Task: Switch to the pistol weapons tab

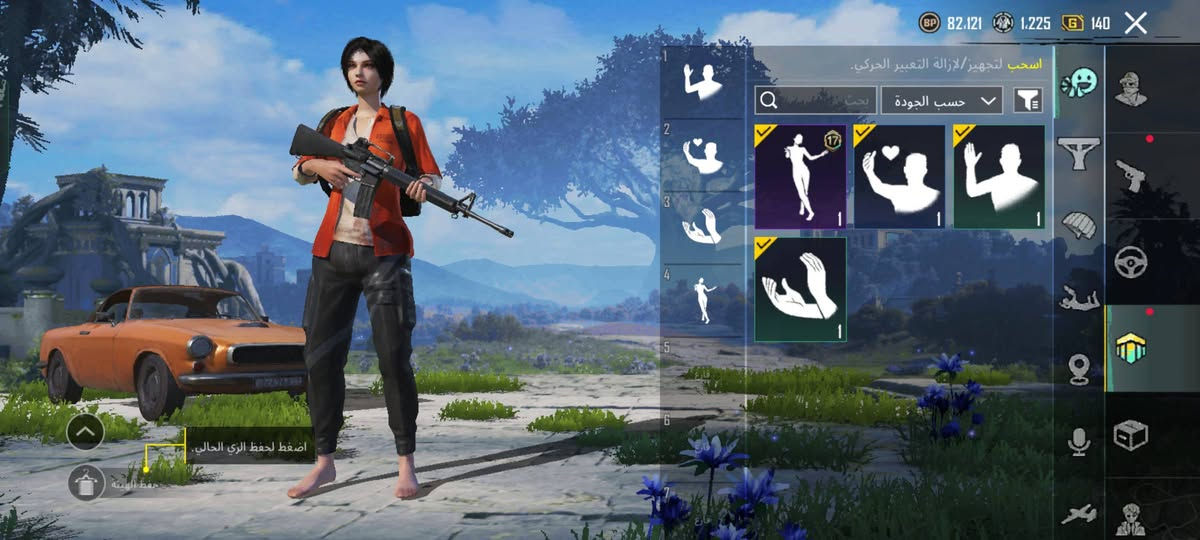Action: (x=1130, y=175)
